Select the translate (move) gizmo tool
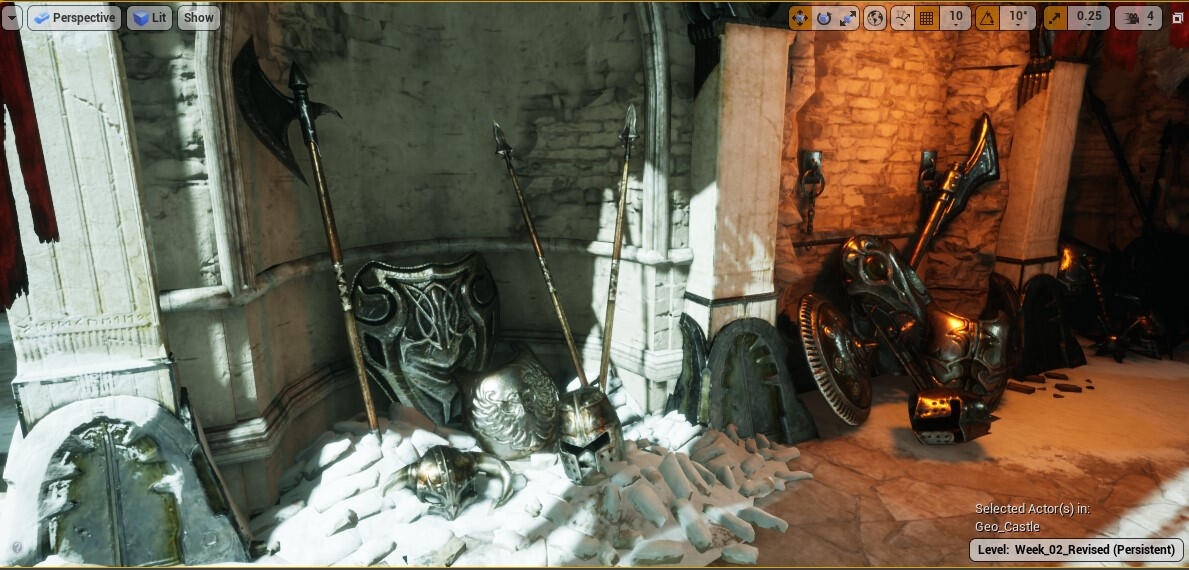 pyautogui.click(x=800, y=18)
